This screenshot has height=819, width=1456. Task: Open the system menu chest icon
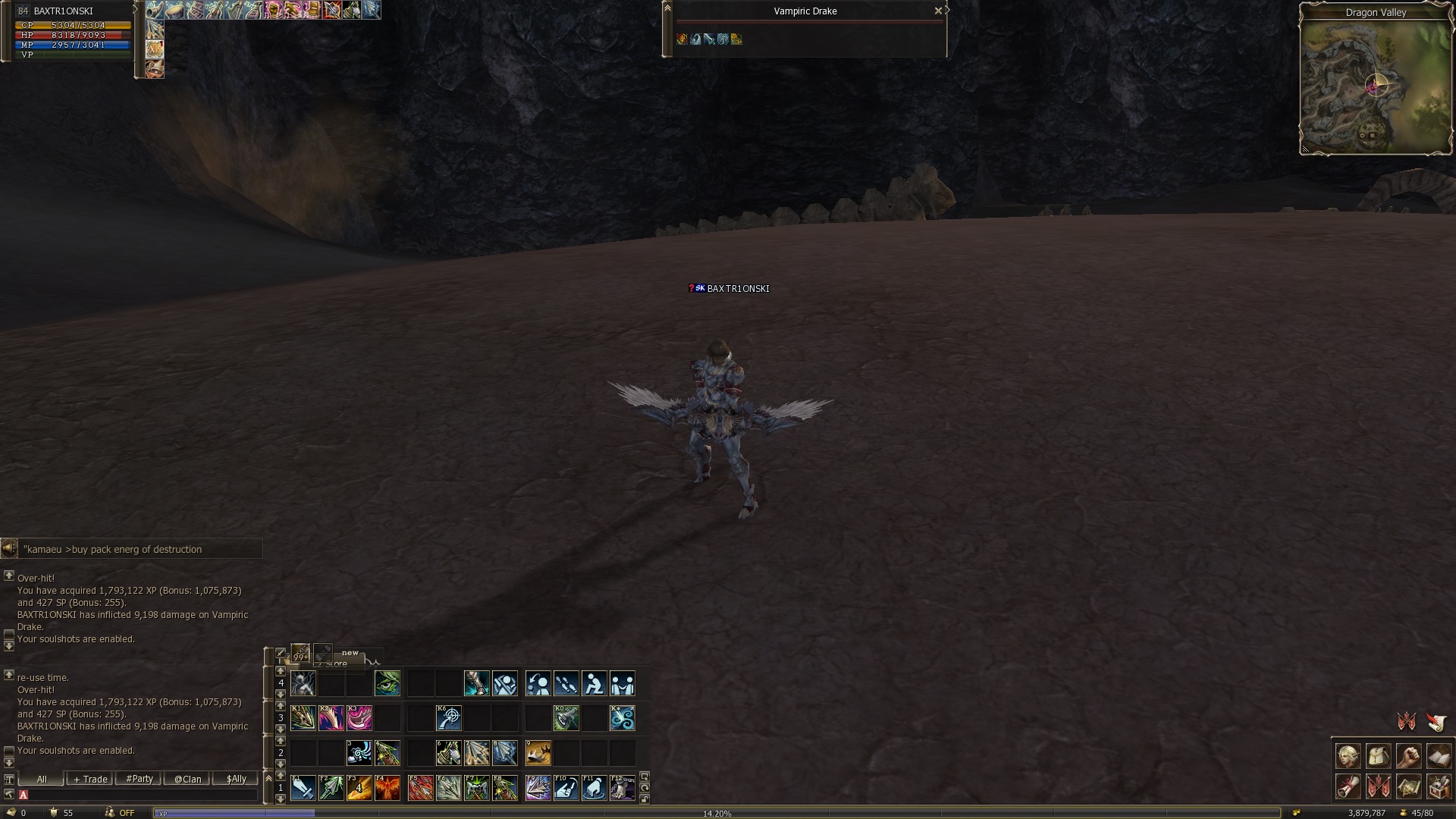click(x=1439, y=786)
